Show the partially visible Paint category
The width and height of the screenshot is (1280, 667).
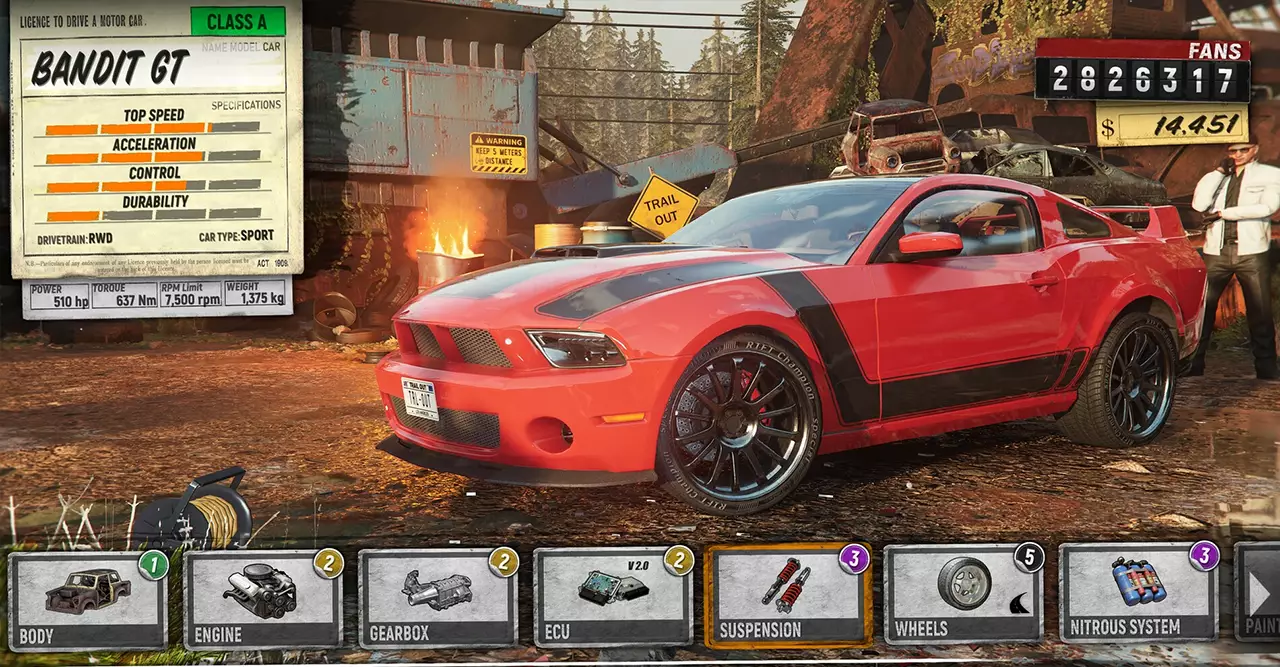(1258, 592)
